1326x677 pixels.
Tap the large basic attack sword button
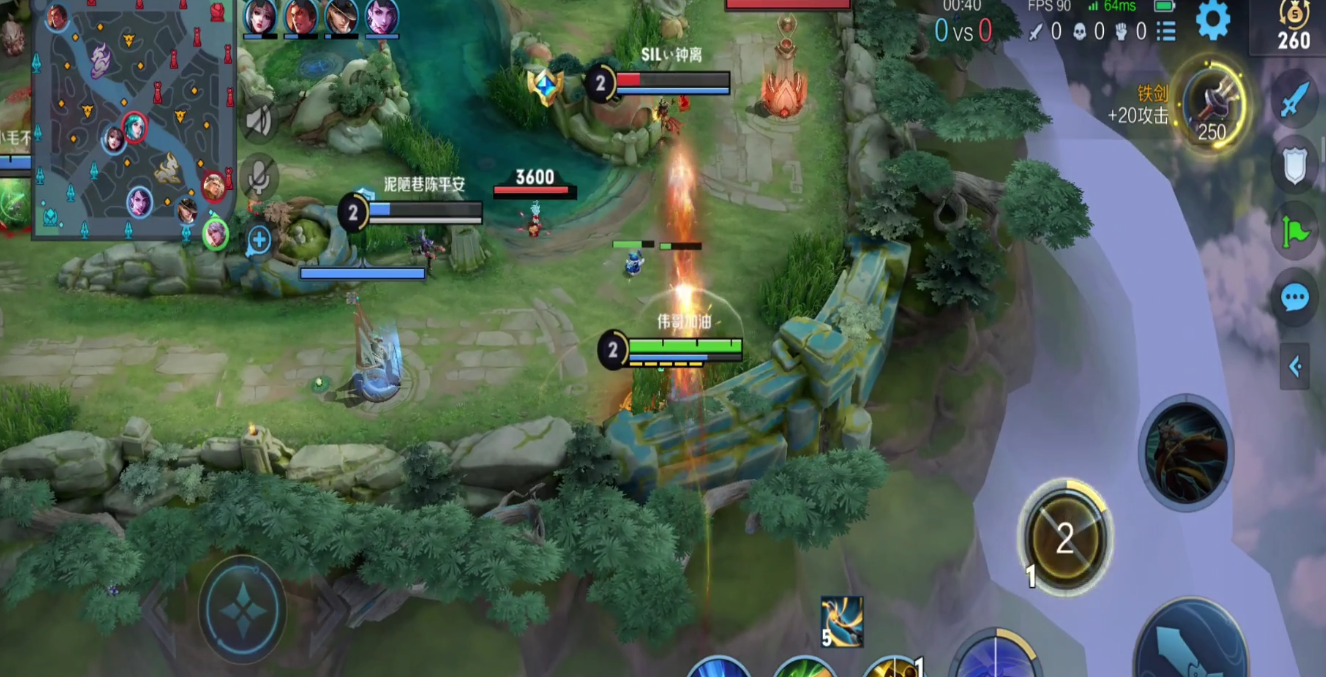coord(1190,642)
